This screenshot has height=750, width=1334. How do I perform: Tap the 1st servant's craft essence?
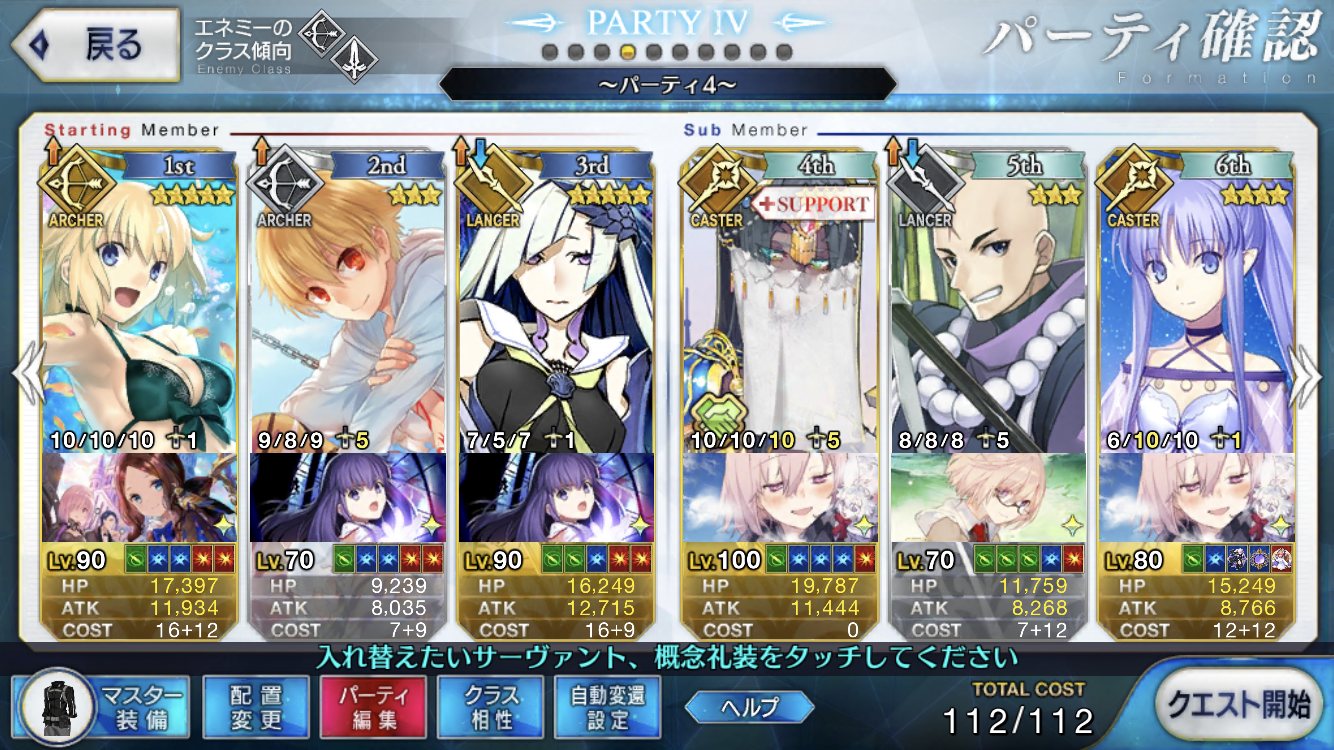point(140,497)
